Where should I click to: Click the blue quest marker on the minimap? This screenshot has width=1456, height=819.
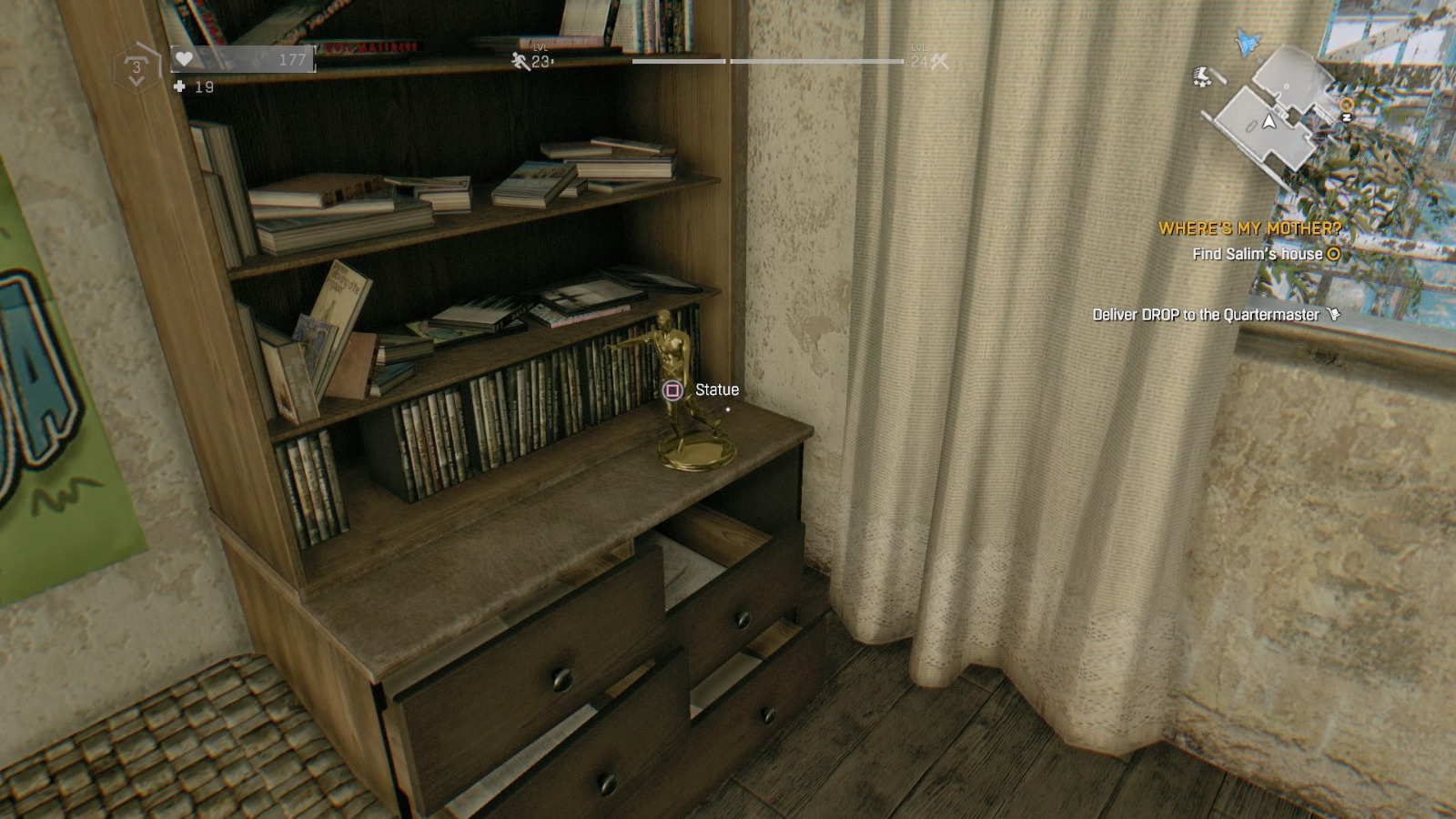pos(1246,43)
